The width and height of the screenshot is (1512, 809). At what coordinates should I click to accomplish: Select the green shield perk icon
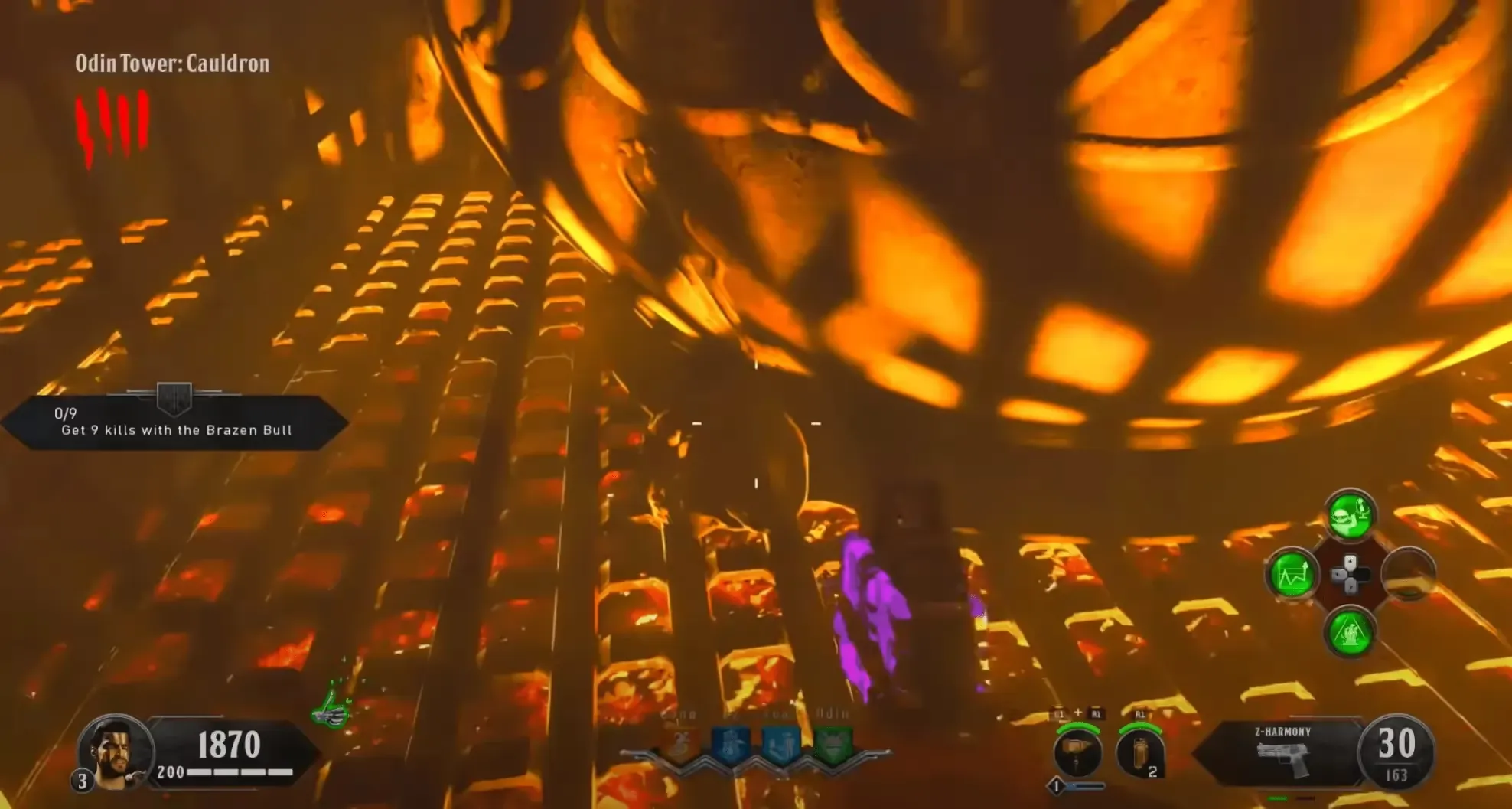[x=831, y=743]
